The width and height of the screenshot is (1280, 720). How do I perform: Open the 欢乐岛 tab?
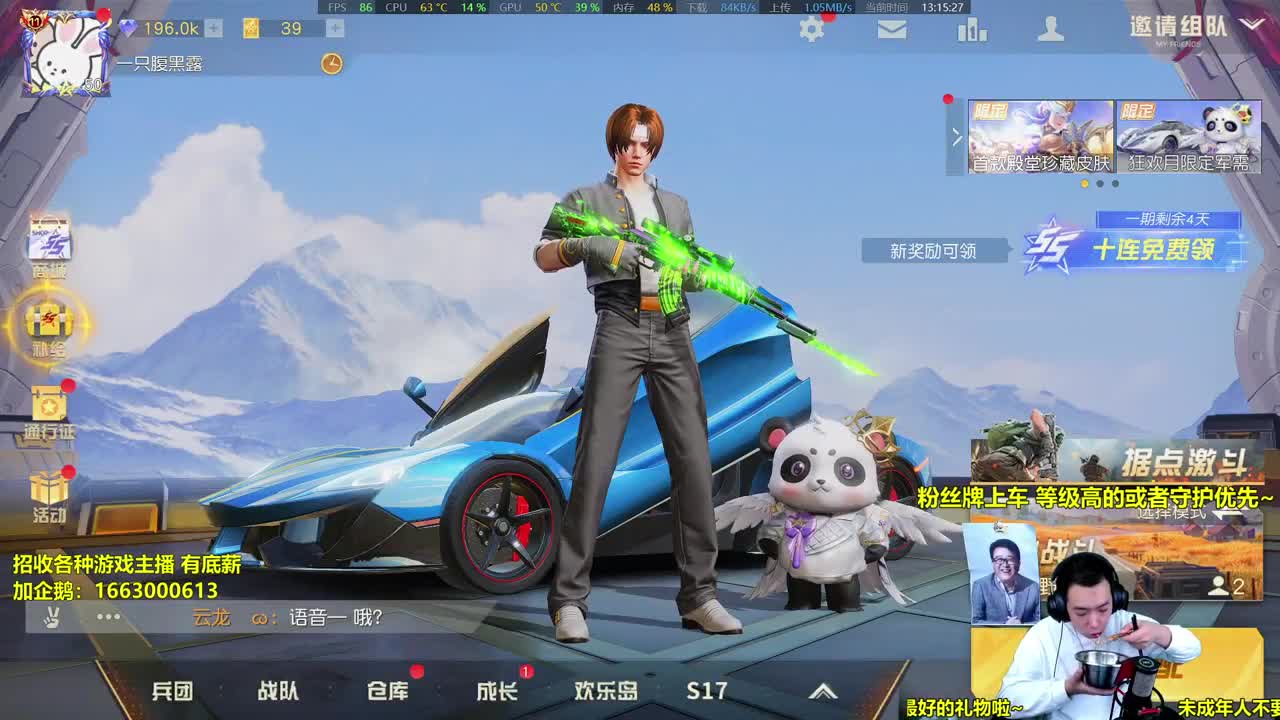tap(608, 690)
